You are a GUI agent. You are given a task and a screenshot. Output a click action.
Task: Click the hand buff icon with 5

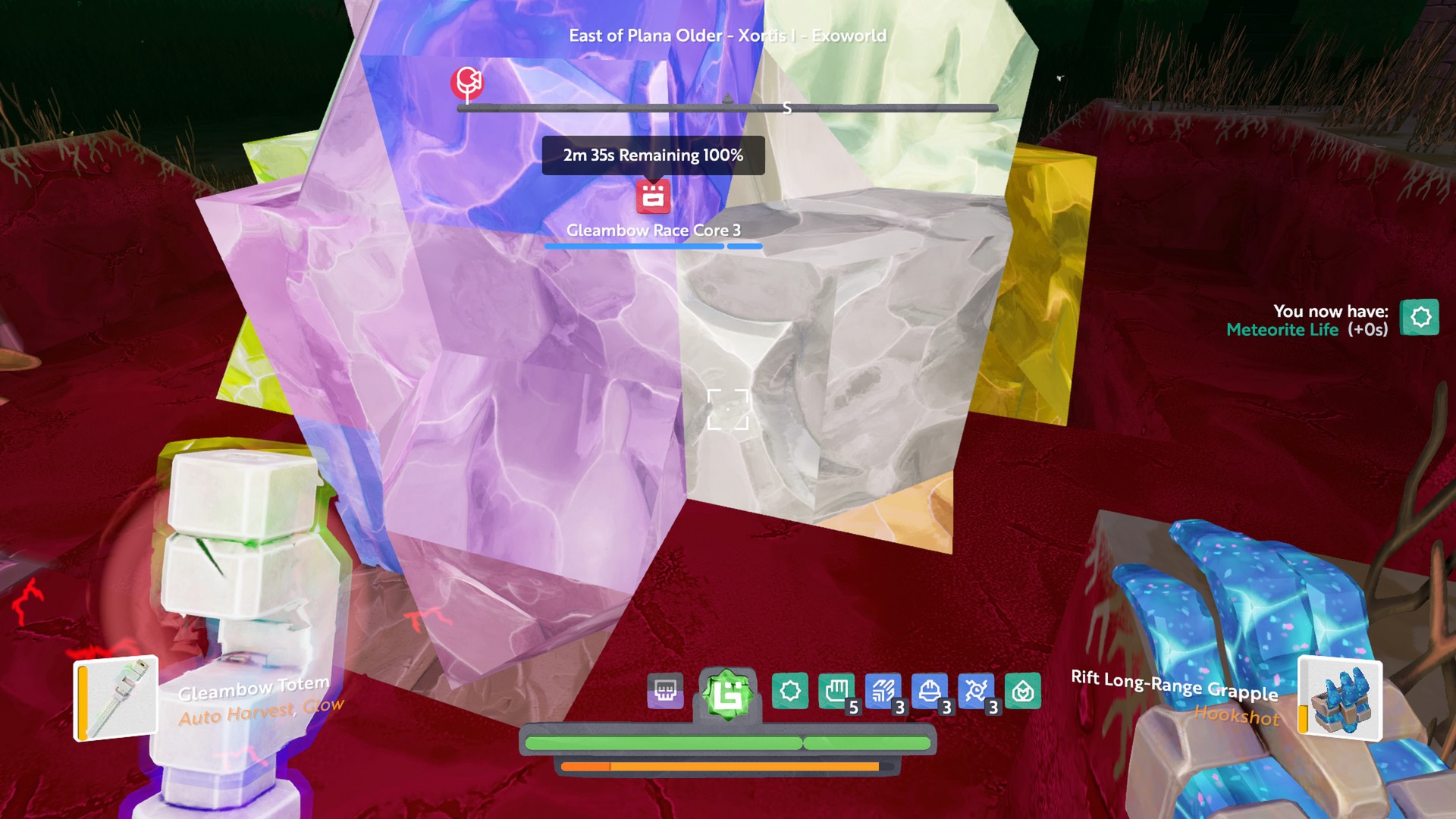836,691
